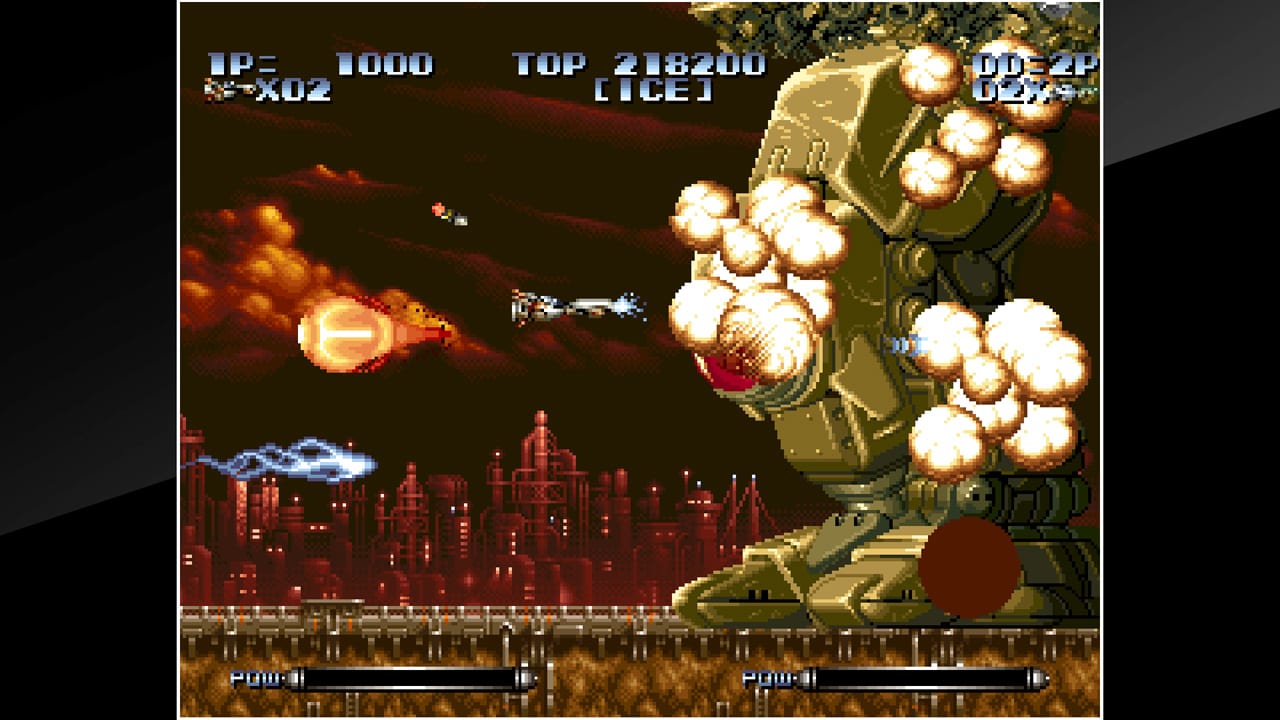Select the 1P score value 1000
1280x720 pixels.
tap(382, 63)
